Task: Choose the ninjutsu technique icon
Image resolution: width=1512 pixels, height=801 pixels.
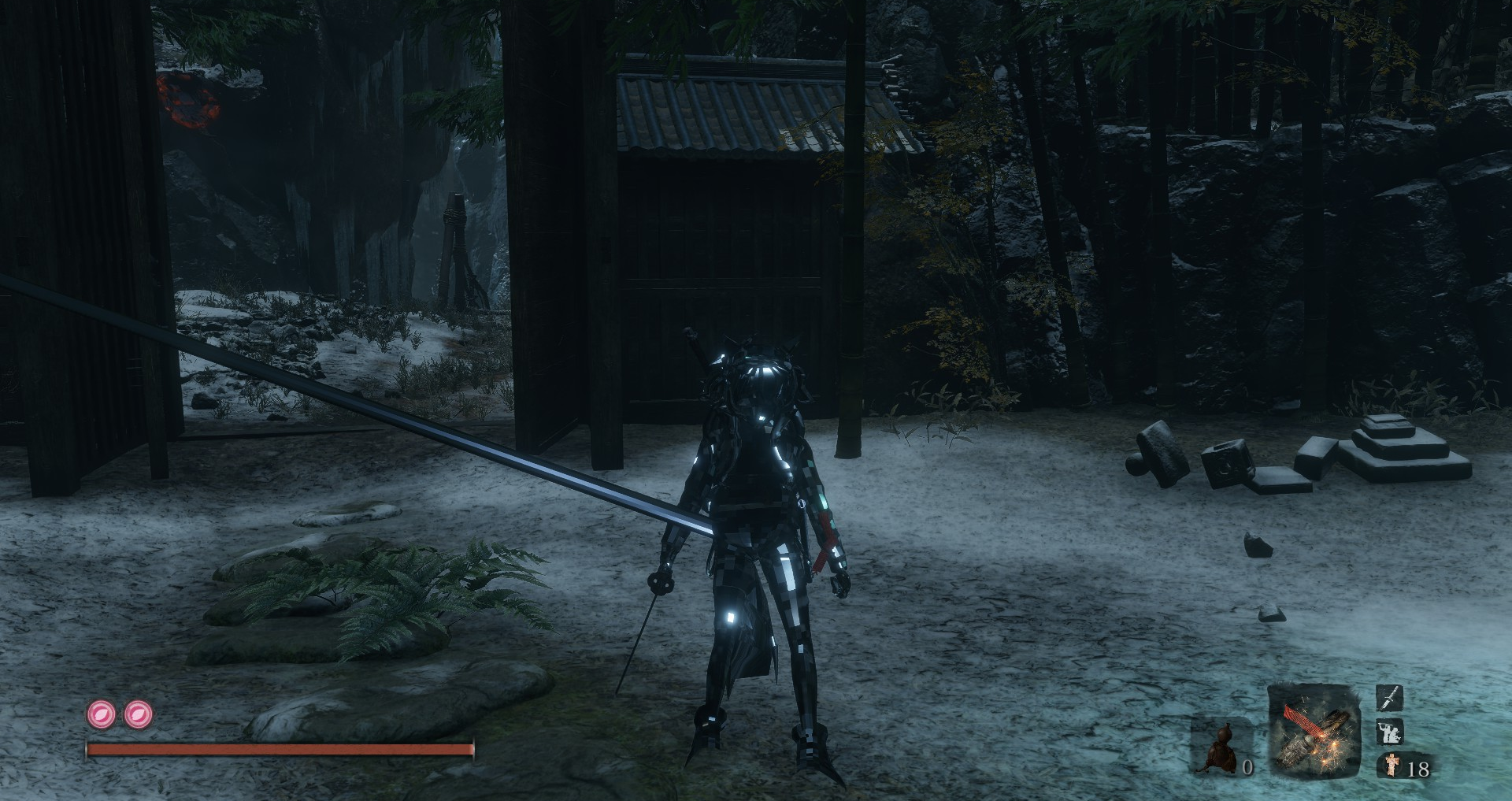Action: click(x=1389, y=732)
